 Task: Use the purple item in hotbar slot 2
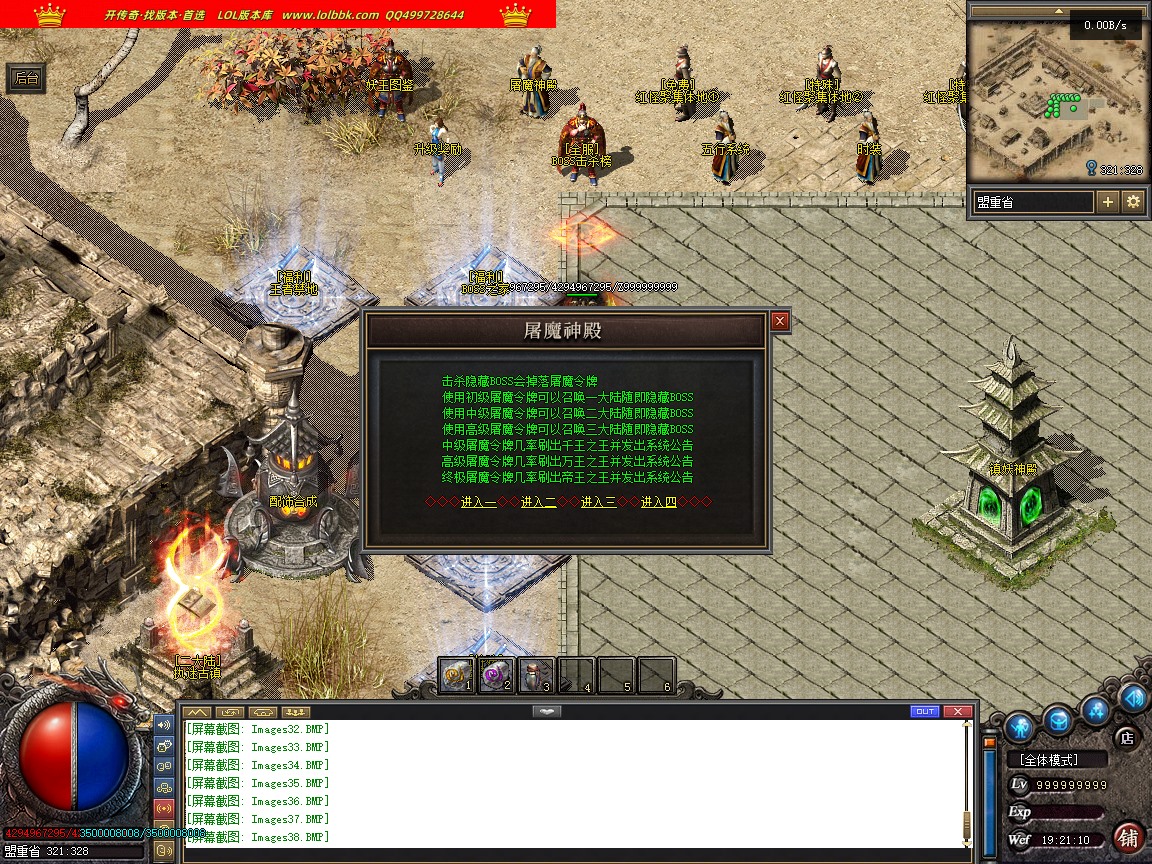pos(496,676)
